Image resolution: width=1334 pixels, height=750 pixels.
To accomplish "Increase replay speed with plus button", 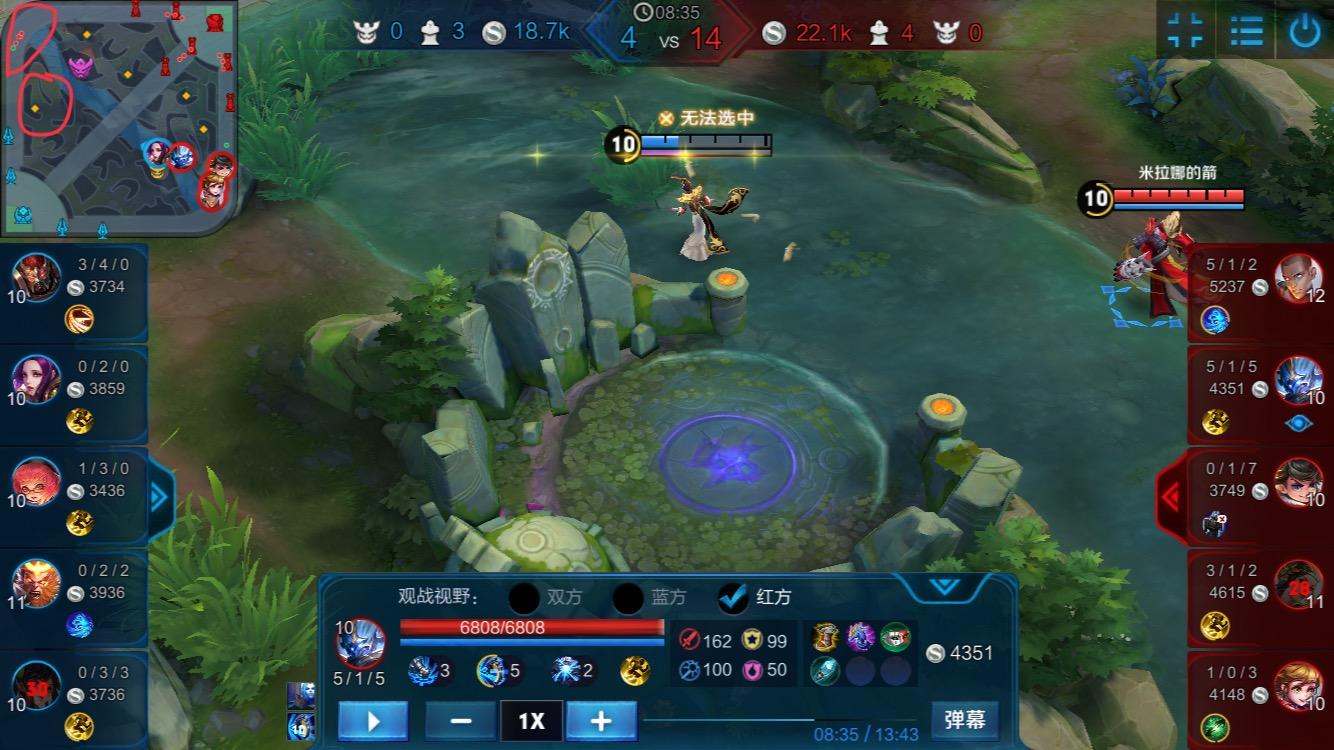I will [601, 720].
